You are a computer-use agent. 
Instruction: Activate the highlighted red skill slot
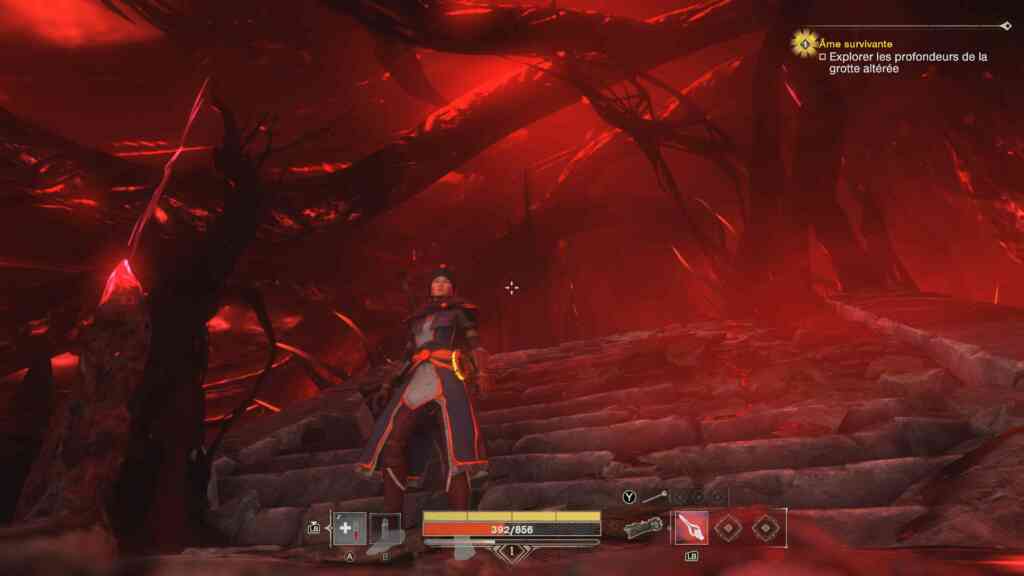691,527
